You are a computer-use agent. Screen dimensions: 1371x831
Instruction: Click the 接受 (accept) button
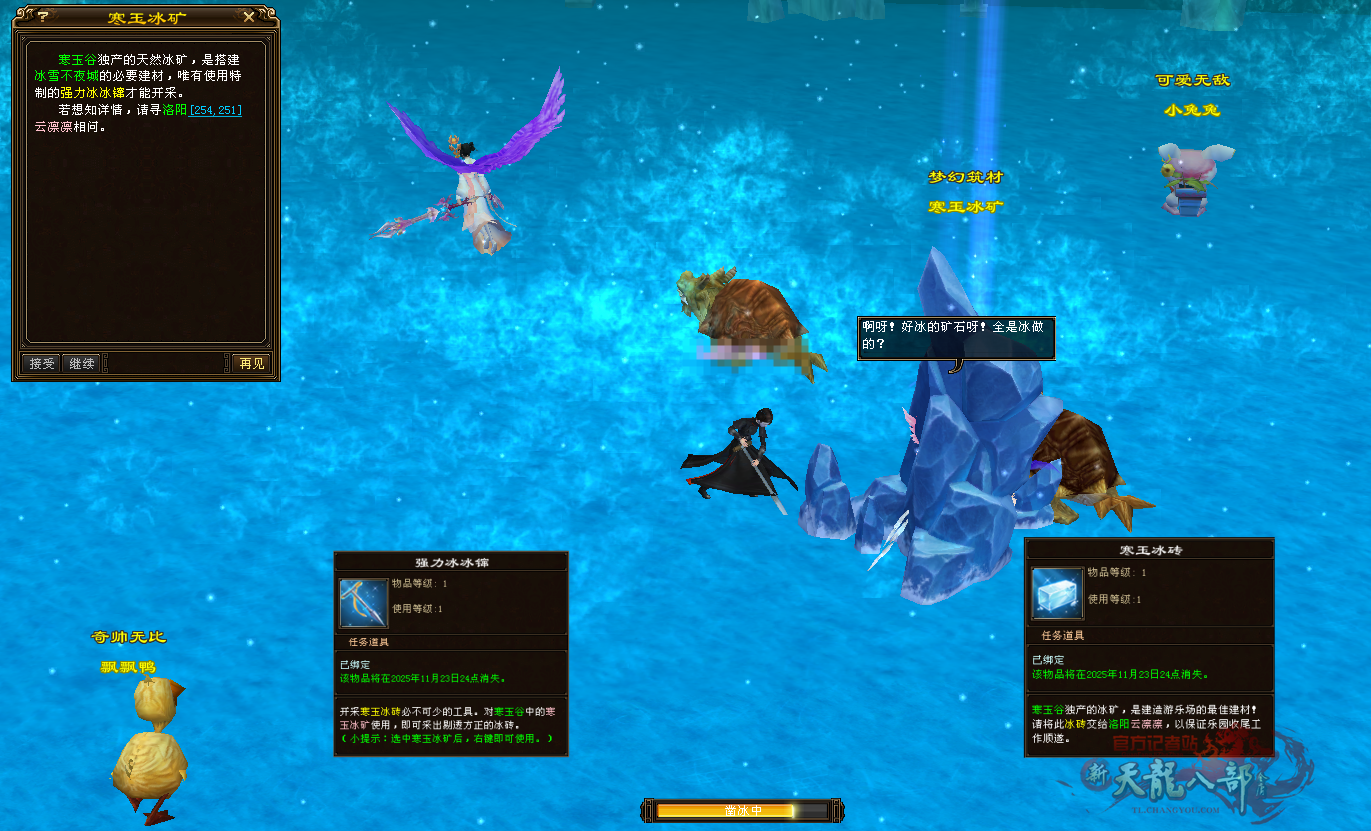click(42, 363)
